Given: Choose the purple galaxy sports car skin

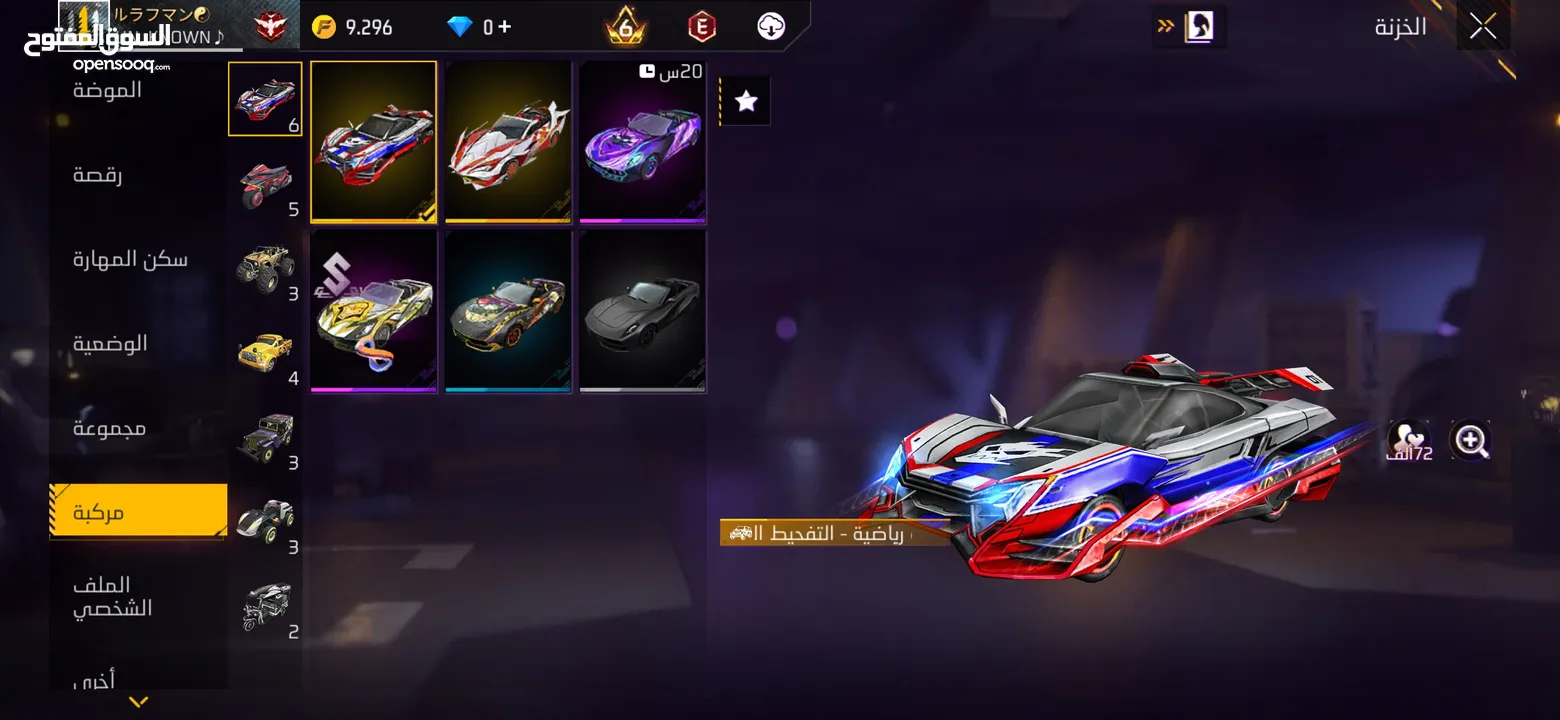Looking at the screenshot, I should click(643, 142).
